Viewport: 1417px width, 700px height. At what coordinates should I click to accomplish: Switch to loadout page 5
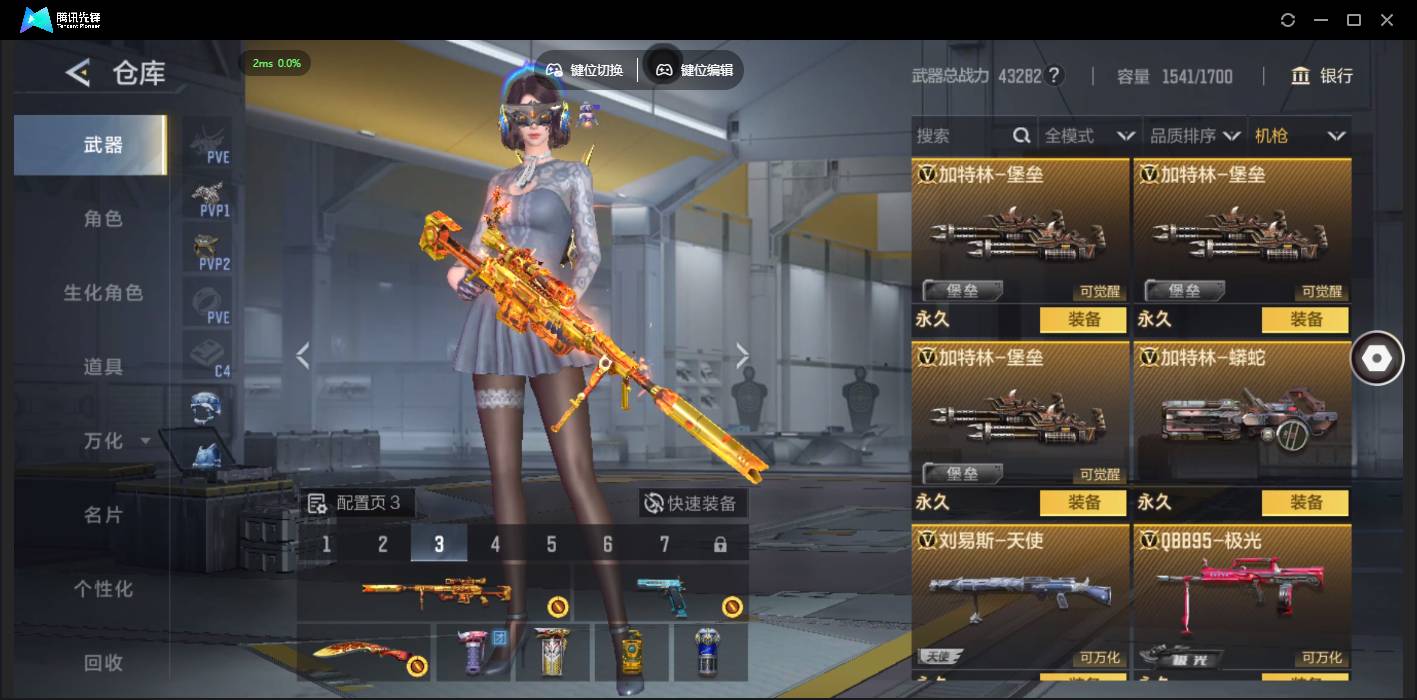point(551,544)
